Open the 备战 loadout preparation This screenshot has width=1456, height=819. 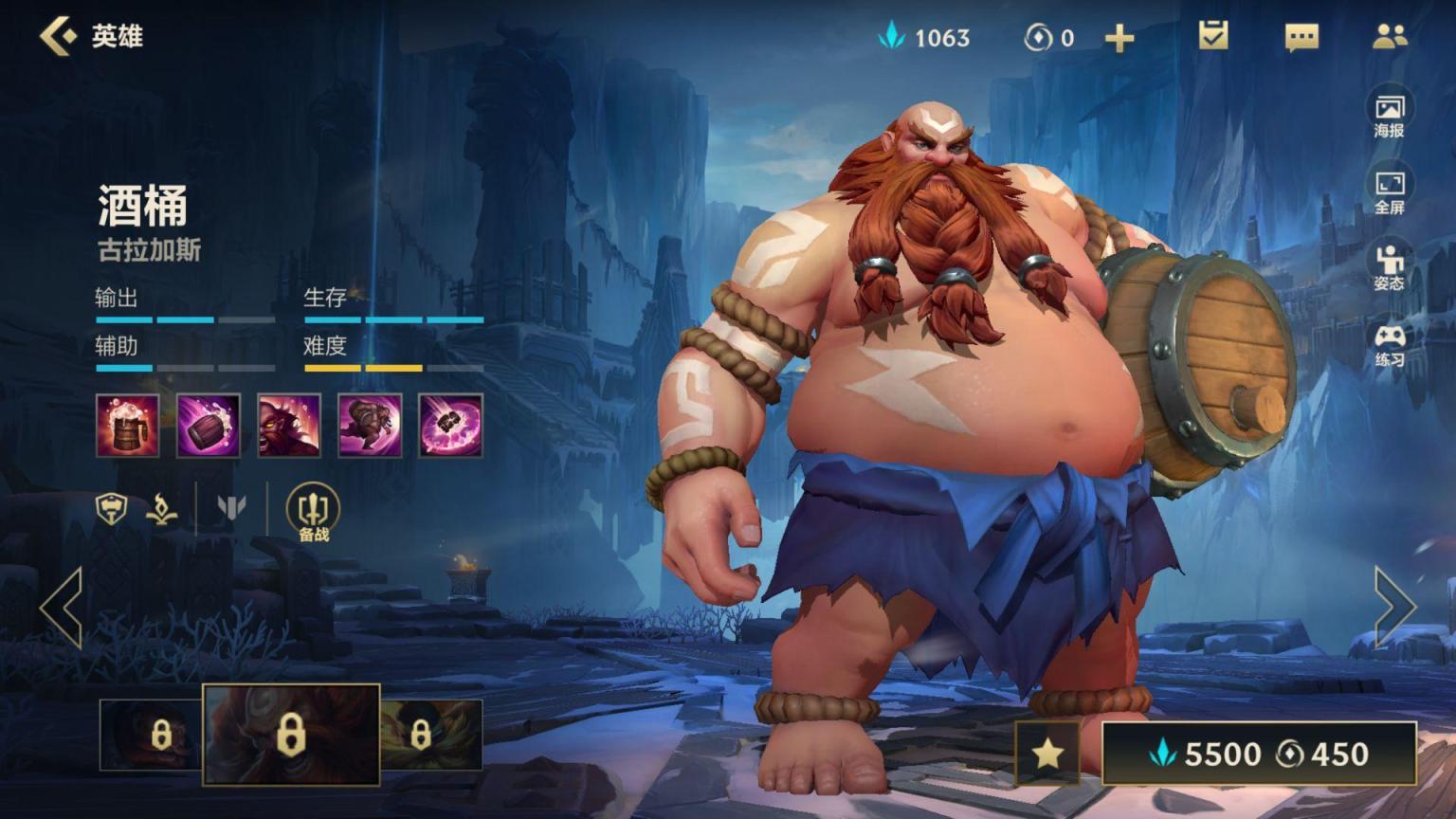click(x=314, y=513)
